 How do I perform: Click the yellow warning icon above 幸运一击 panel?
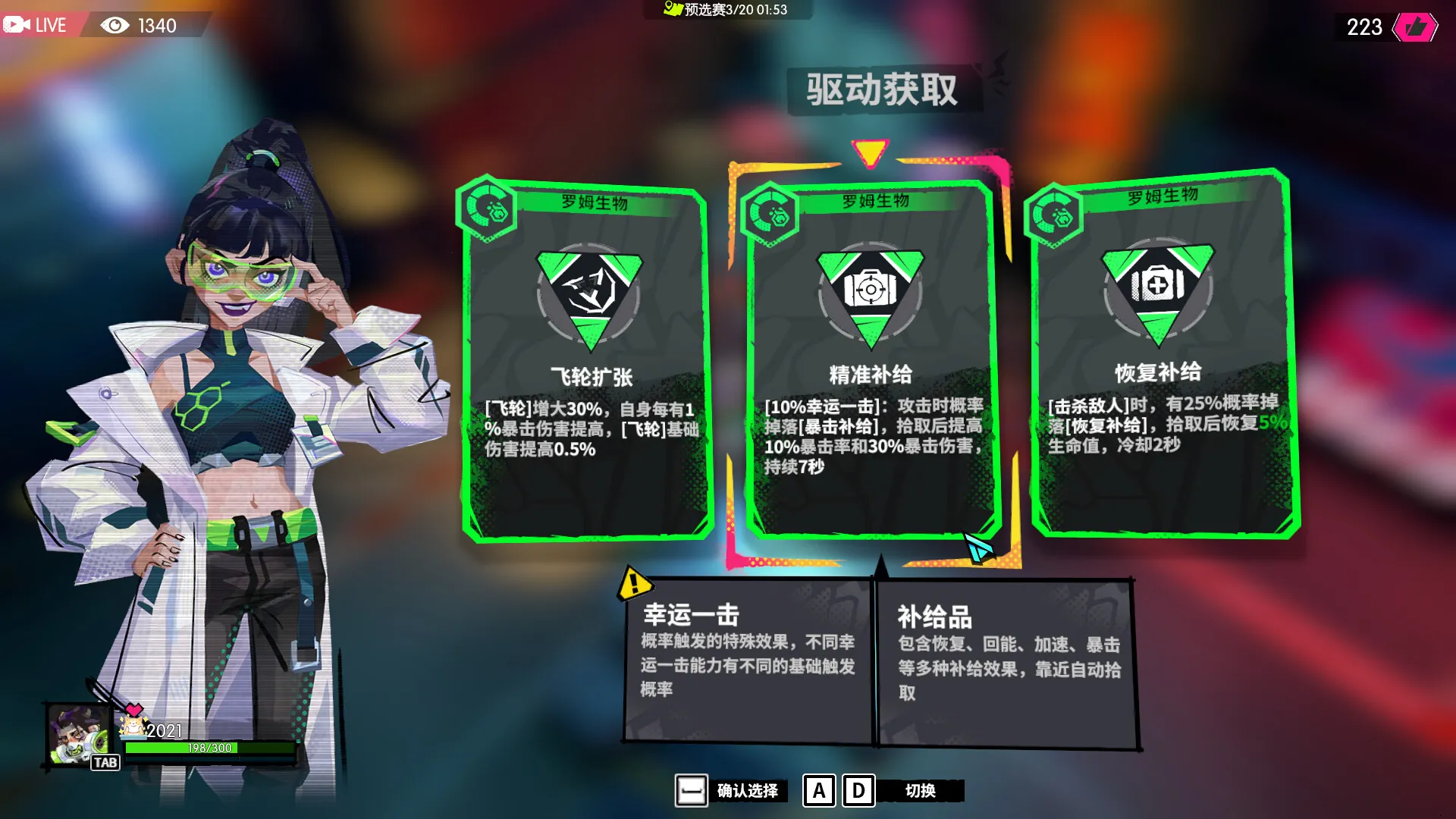633,582
